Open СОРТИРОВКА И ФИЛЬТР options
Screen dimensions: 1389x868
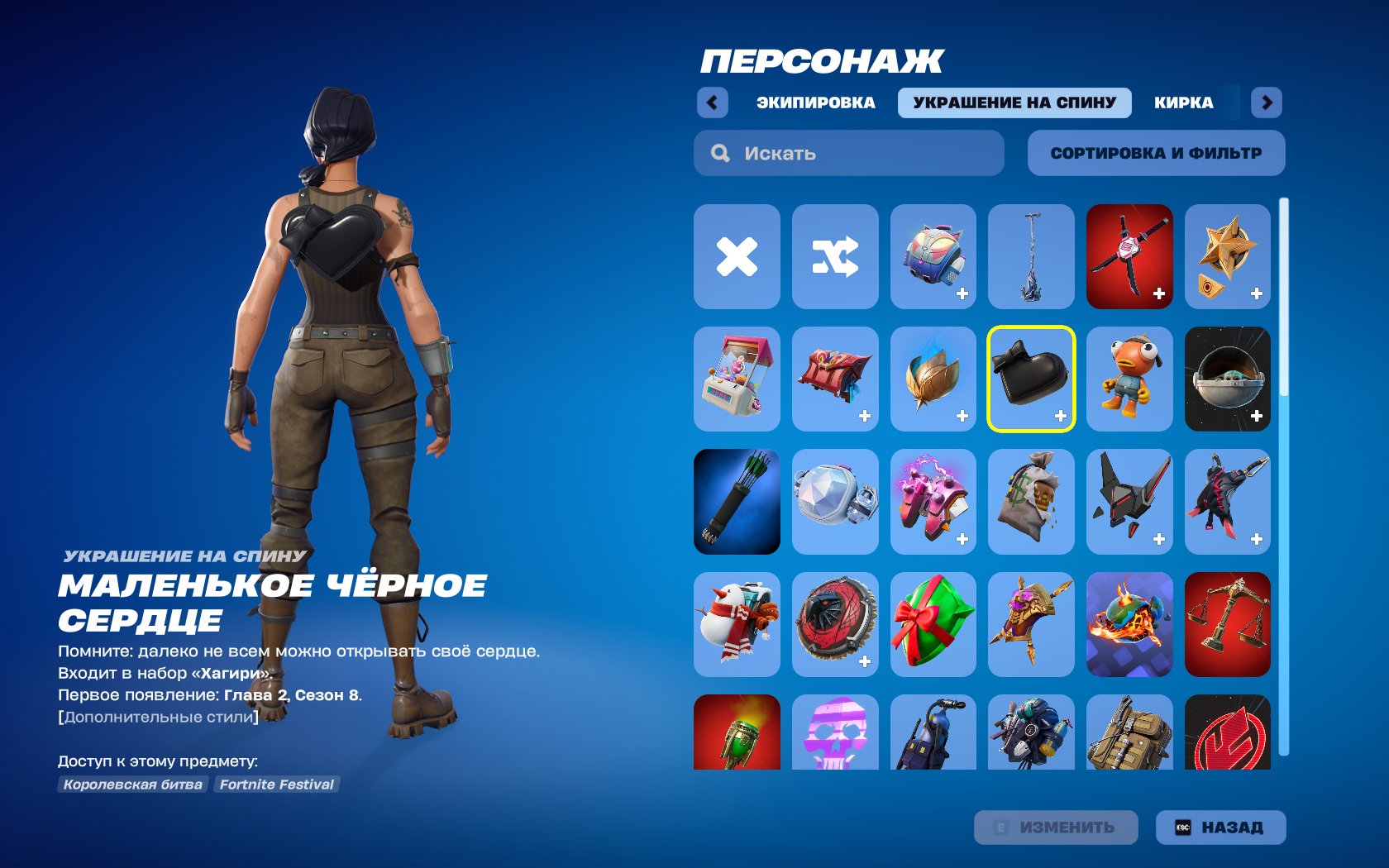[x=1155, y=152]
